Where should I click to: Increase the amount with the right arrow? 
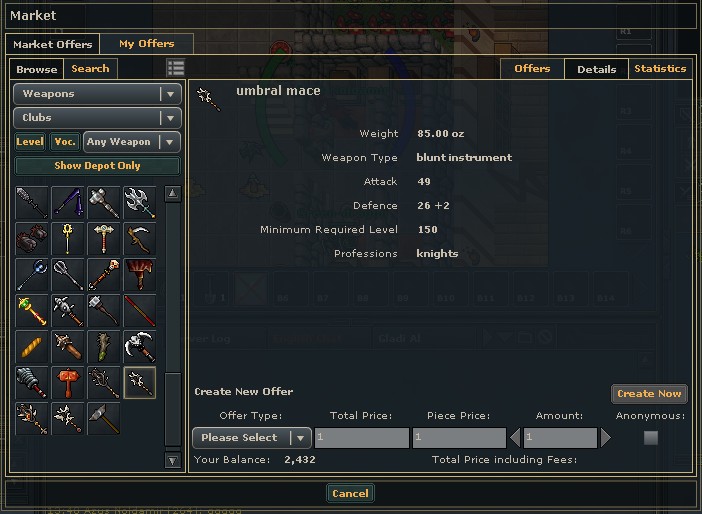[x=605, y=438]
